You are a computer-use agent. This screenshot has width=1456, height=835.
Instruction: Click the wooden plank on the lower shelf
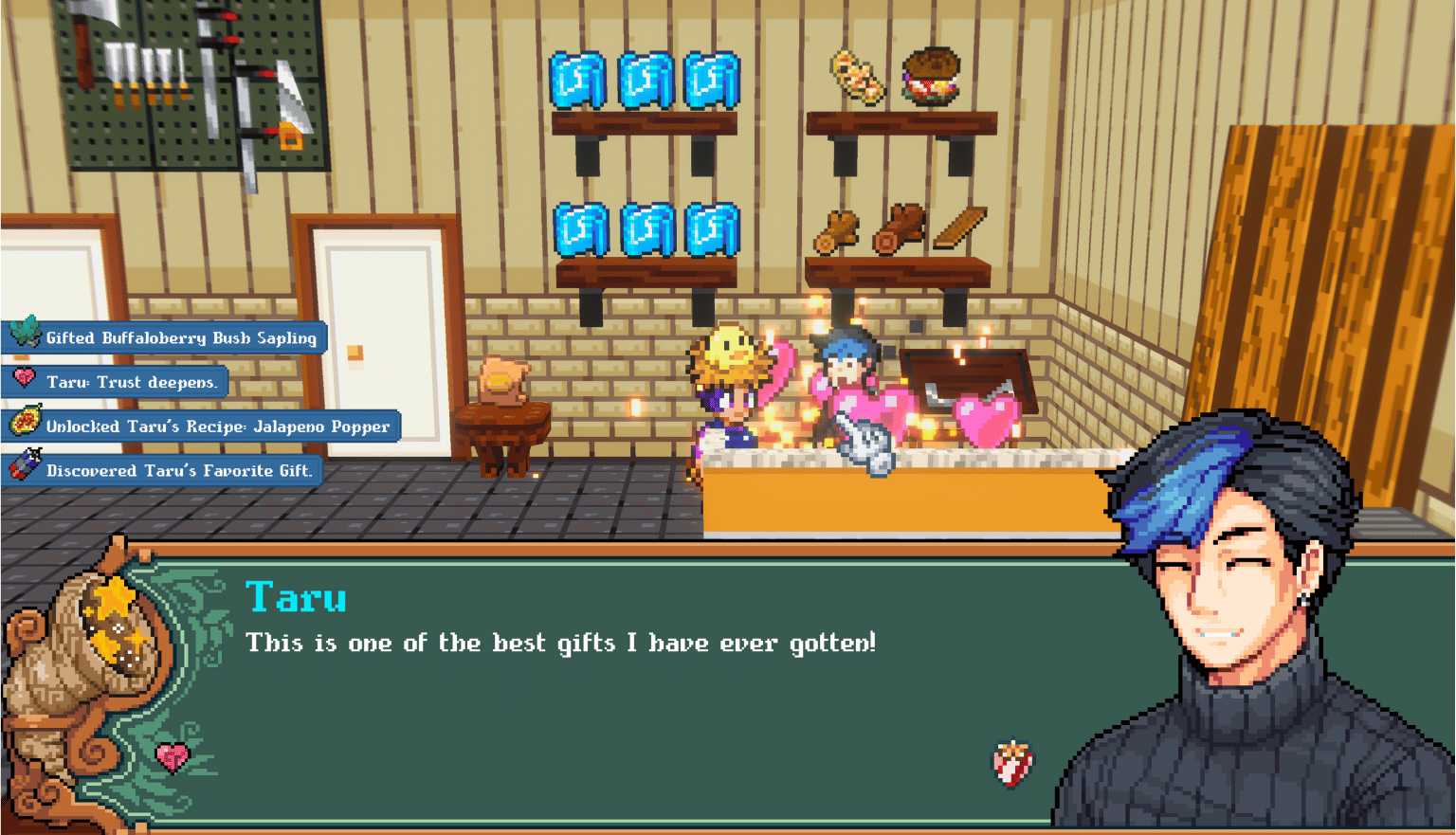959,226
